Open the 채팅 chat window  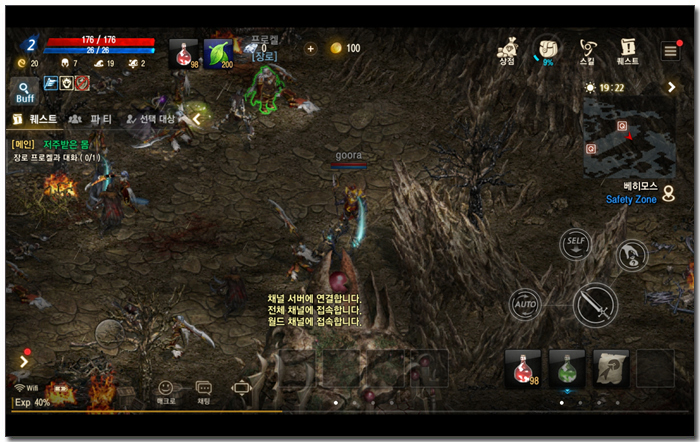pos(203,391)
